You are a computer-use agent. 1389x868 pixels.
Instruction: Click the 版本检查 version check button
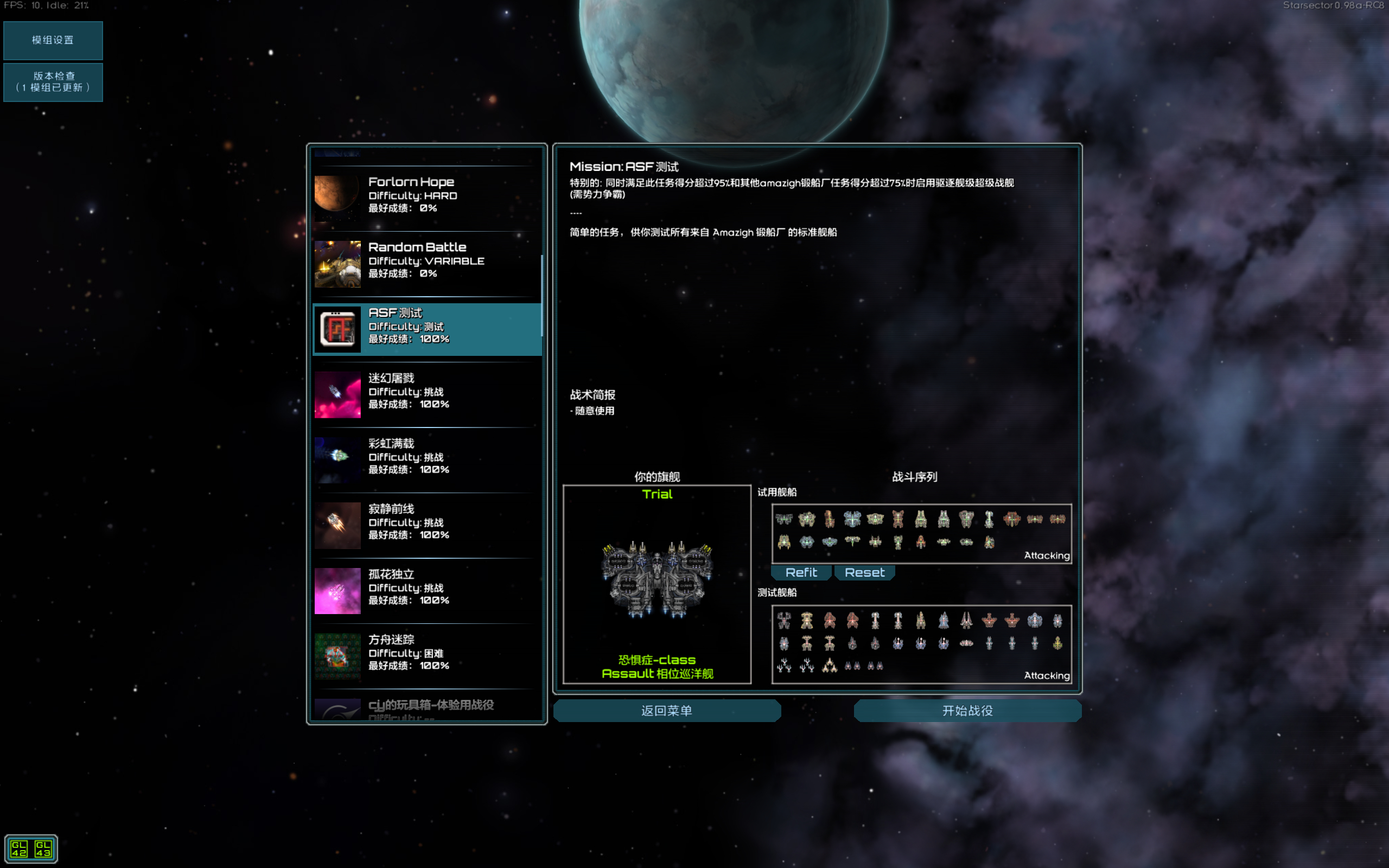click(x=53, y=82)
